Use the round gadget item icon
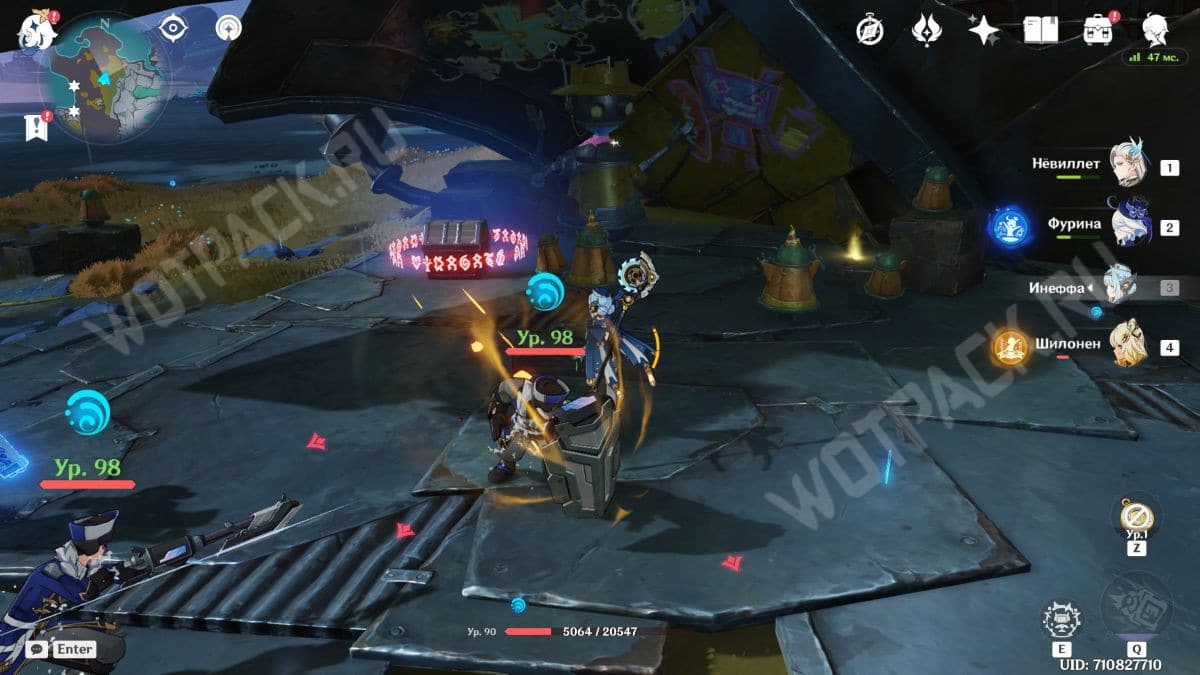 coord(1136,517)
